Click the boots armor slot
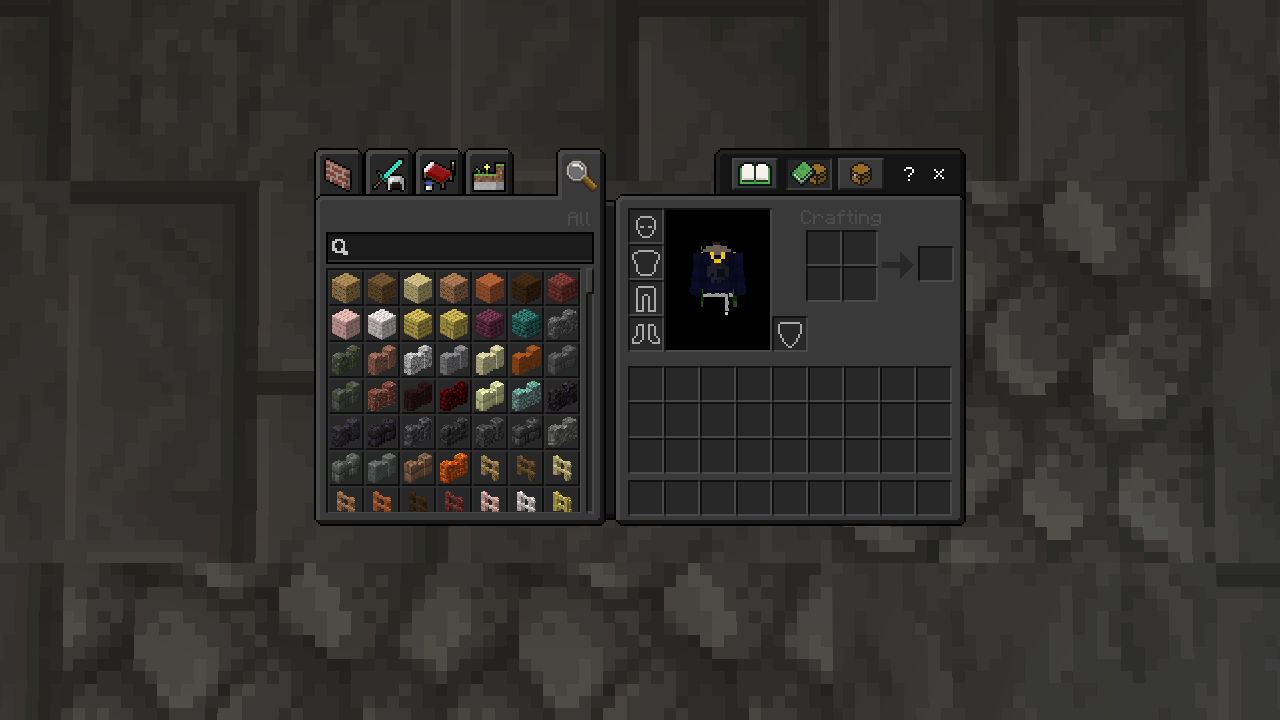Viewport: 1280px width, 720px height. pyautogui.click(x=646, y=334)
